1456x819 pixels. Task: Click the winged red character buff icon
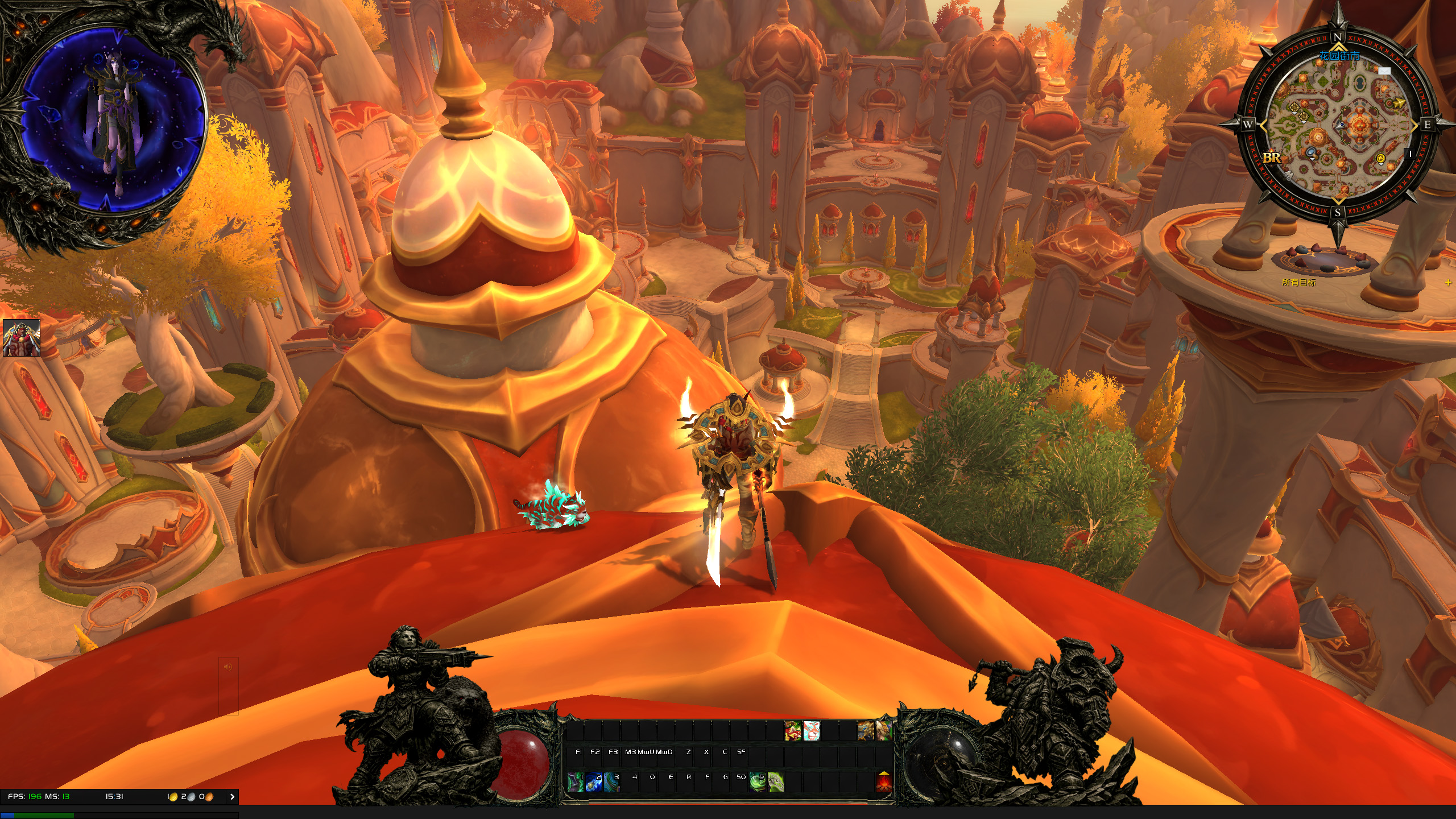click(22, 338)
